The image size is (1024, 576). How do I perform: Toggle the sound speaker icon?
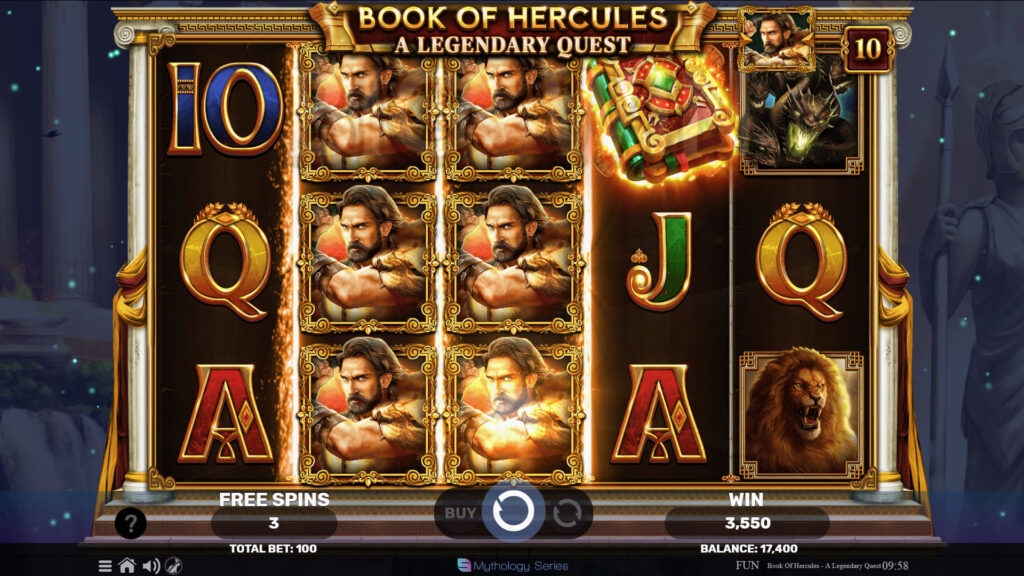(151, 566)
